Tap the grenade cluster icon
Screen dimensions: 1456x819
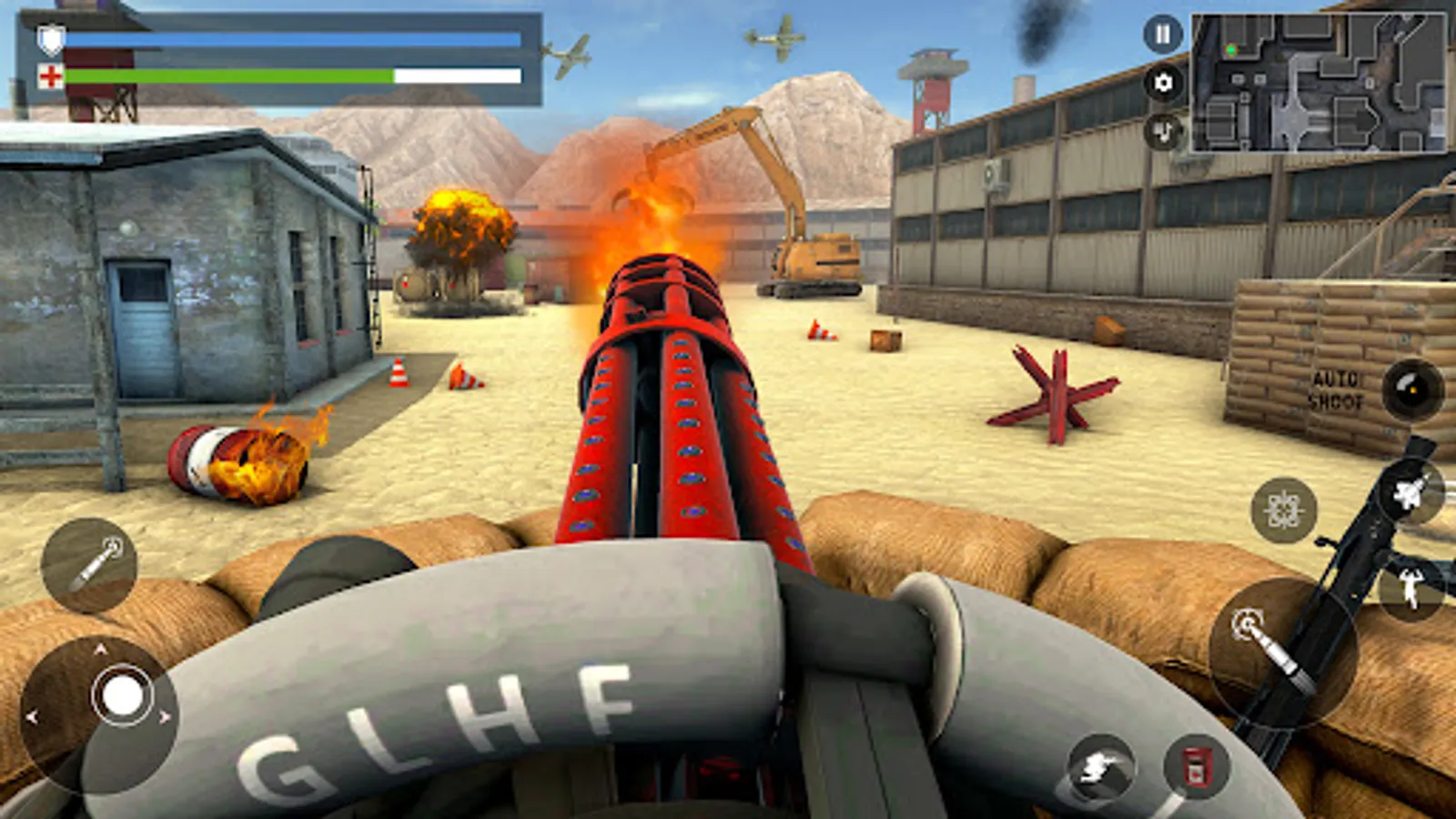(x=1284, y=510)
